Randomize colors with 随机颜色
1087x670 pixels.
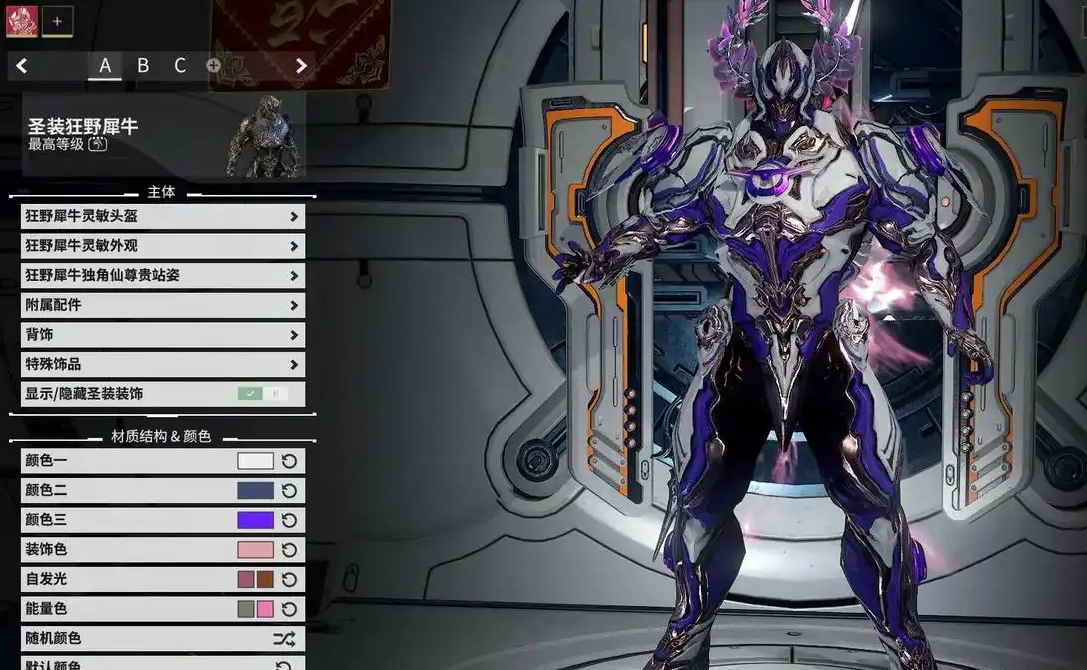tap(284, 638)
